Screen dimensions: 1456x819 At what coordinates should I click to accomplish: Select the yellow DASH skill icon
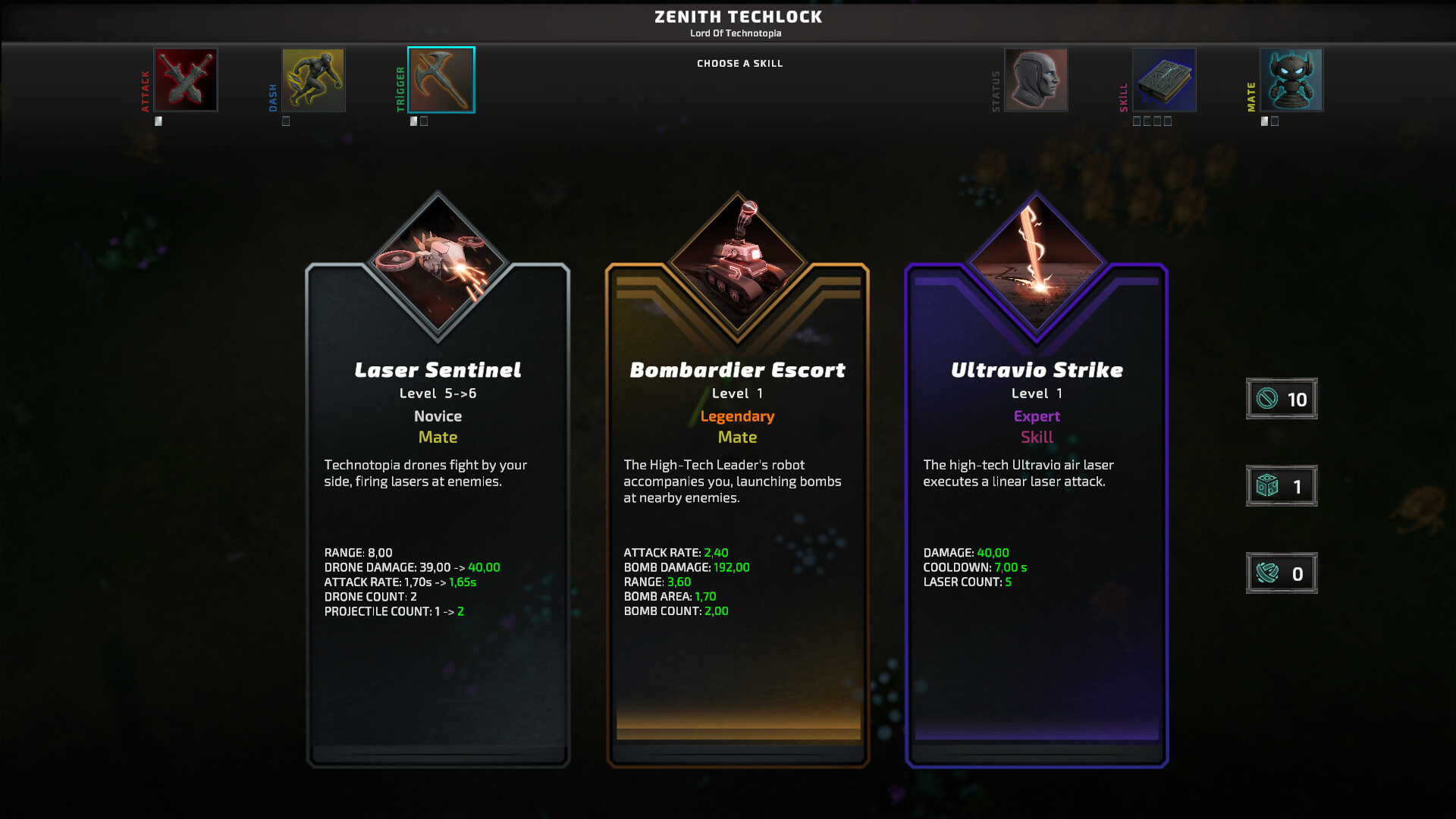(313, 79)
